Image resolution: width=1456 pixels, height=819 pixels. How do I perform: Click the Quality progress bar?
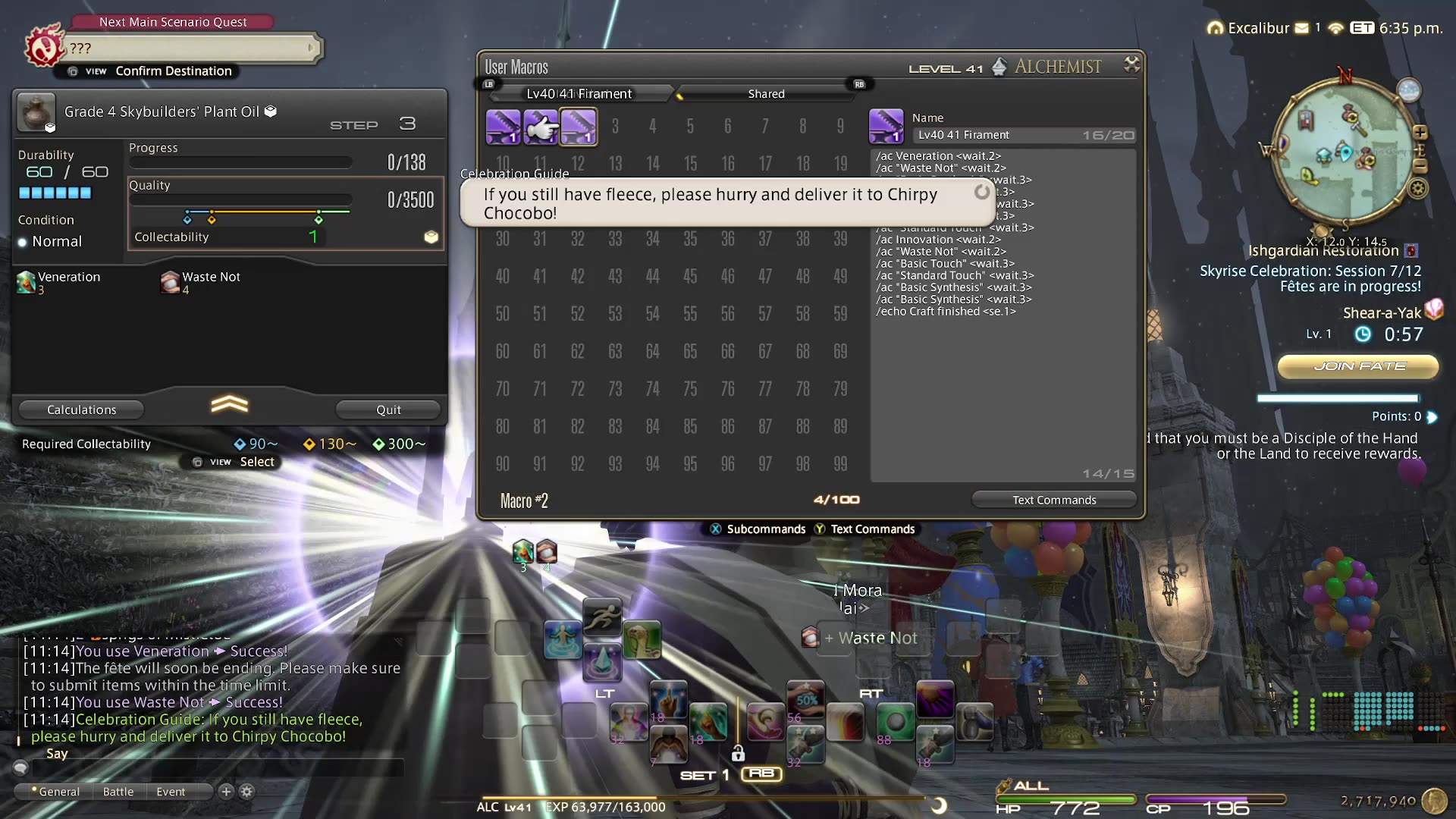point(240,199)
